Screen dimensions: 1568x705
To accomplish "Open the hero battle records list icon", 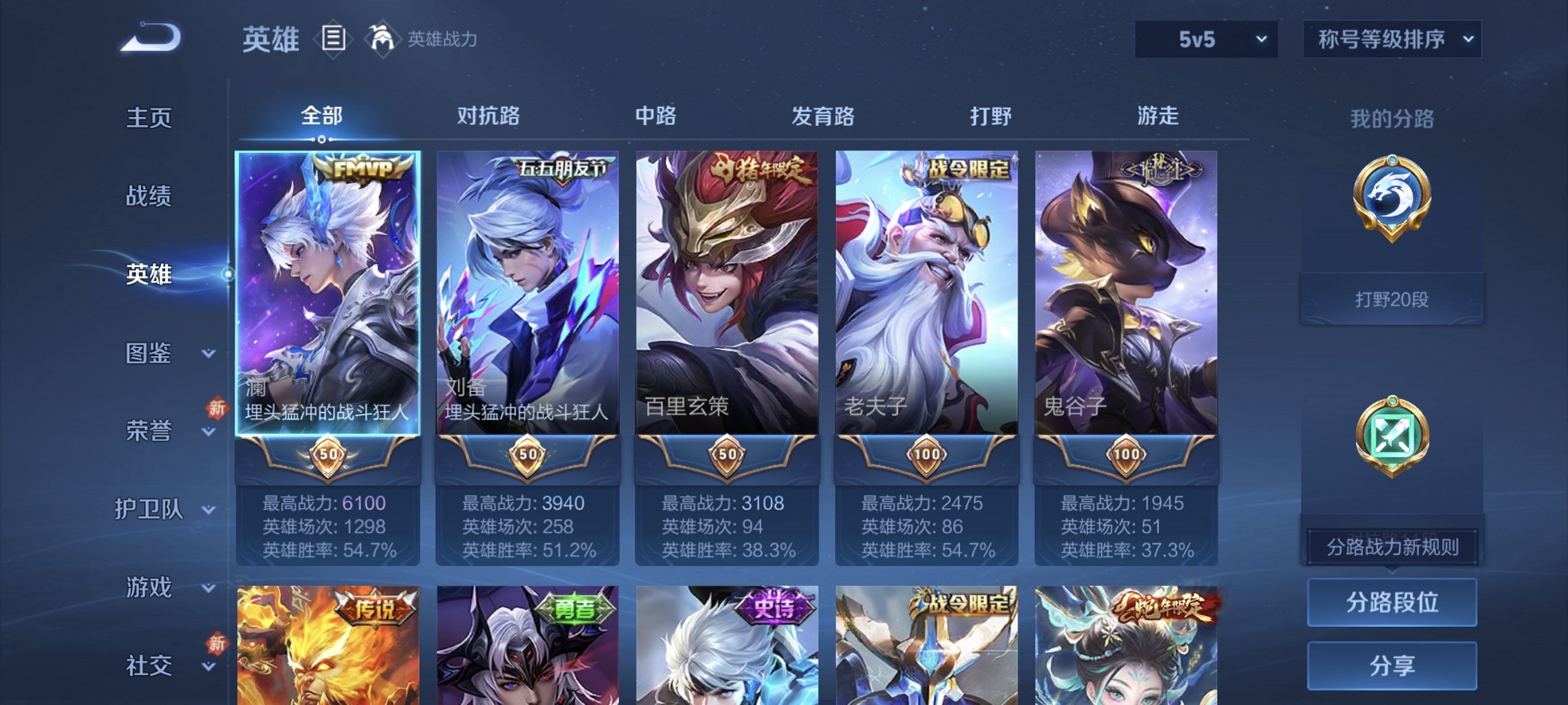I will [334, 39].
